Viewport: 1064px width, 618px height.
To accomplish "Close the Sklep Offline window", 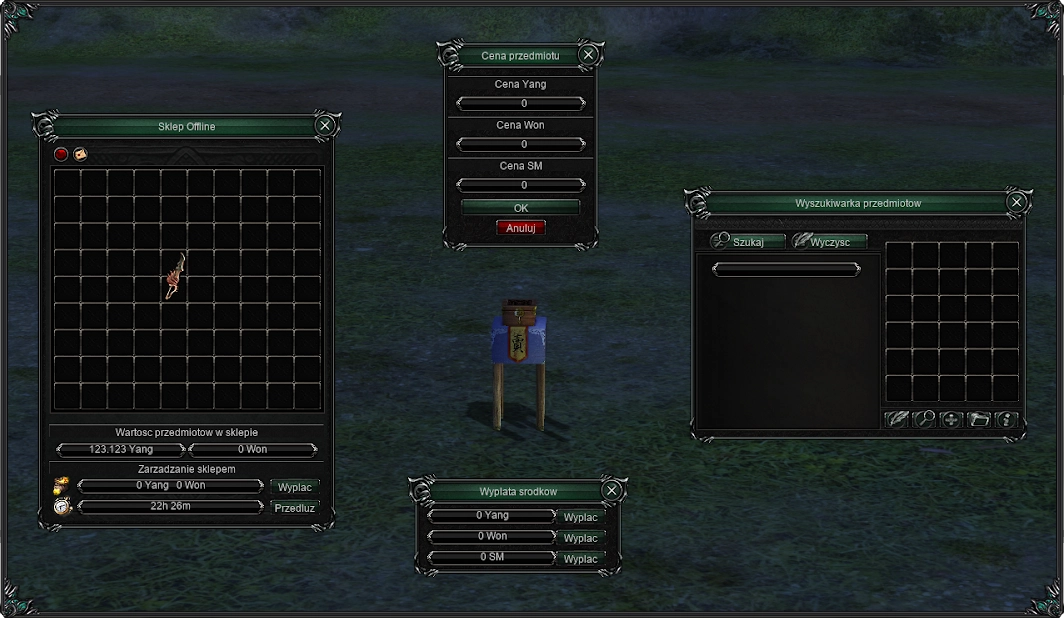I will (x=324, y=125).
